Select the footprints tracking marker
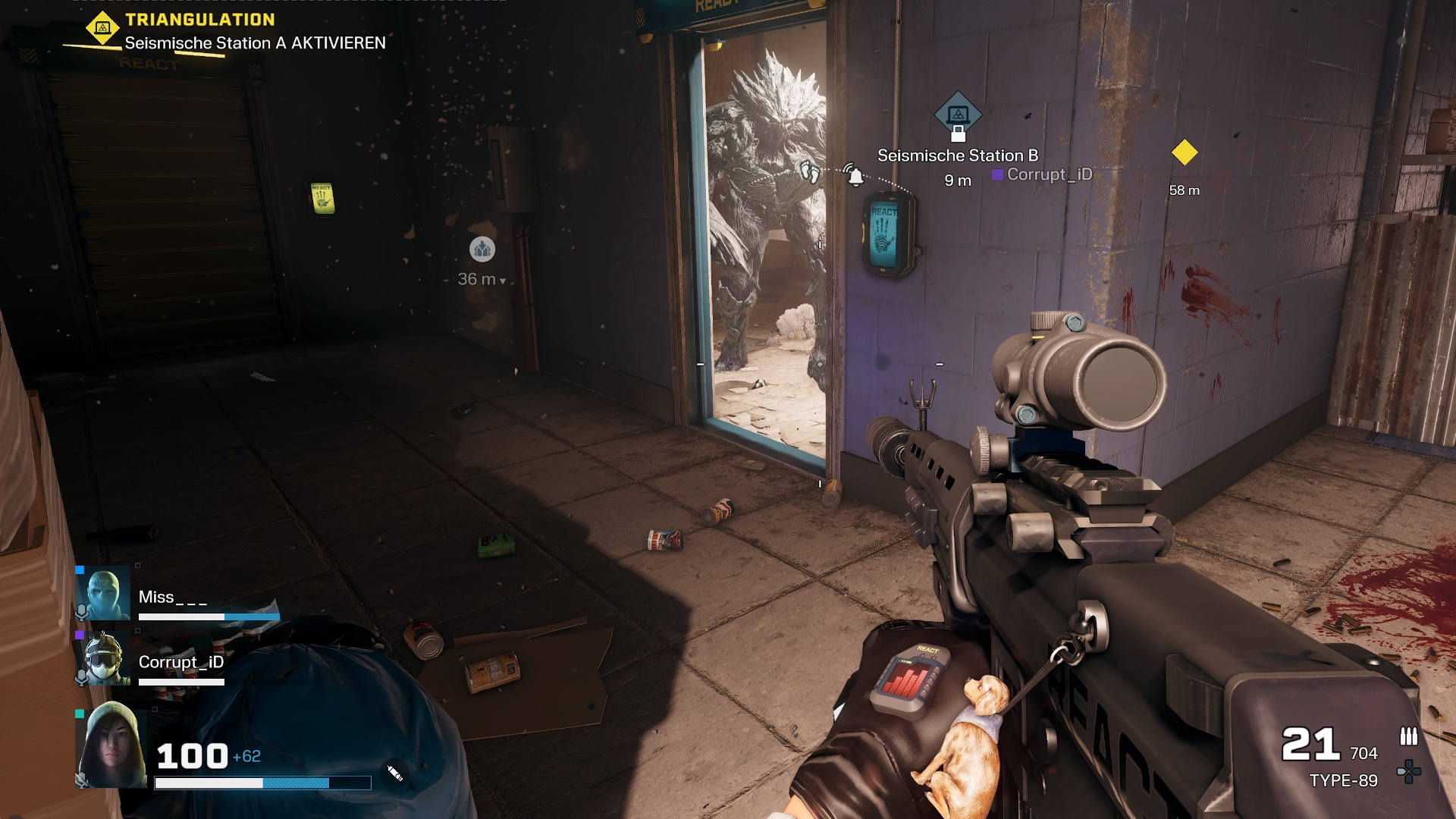 click(x=811, y=172)
